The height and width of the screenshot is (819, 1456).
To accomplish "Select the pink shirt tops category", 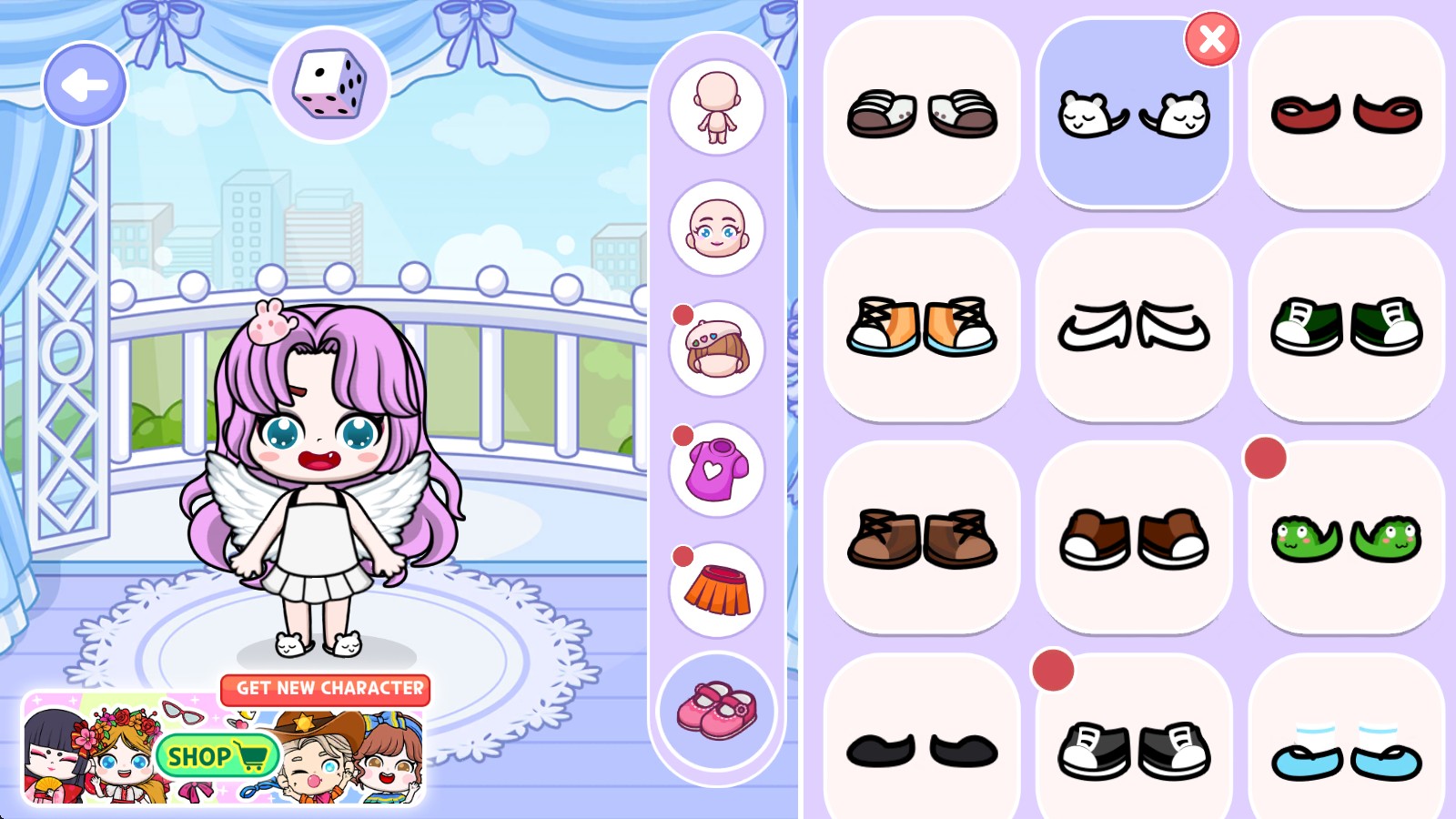I will (x=717, y=470).
